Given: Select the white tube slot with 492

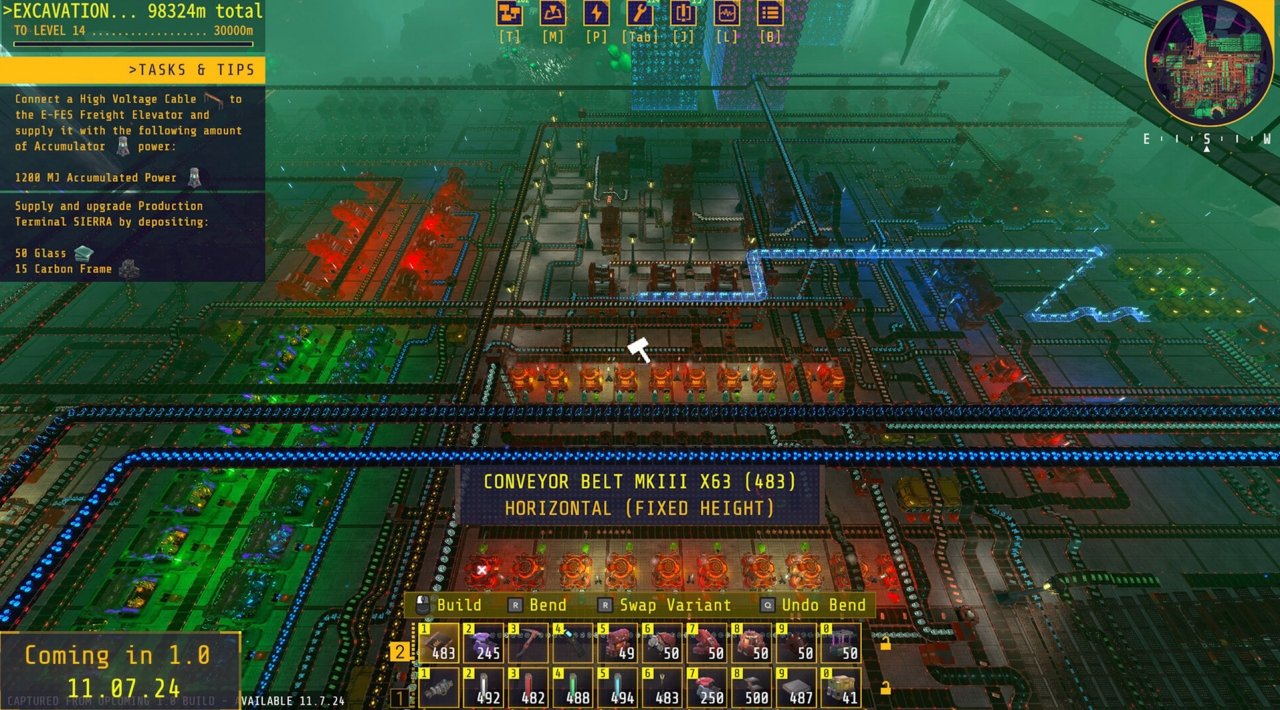Looking at the screenshot, I should [484, 689].
